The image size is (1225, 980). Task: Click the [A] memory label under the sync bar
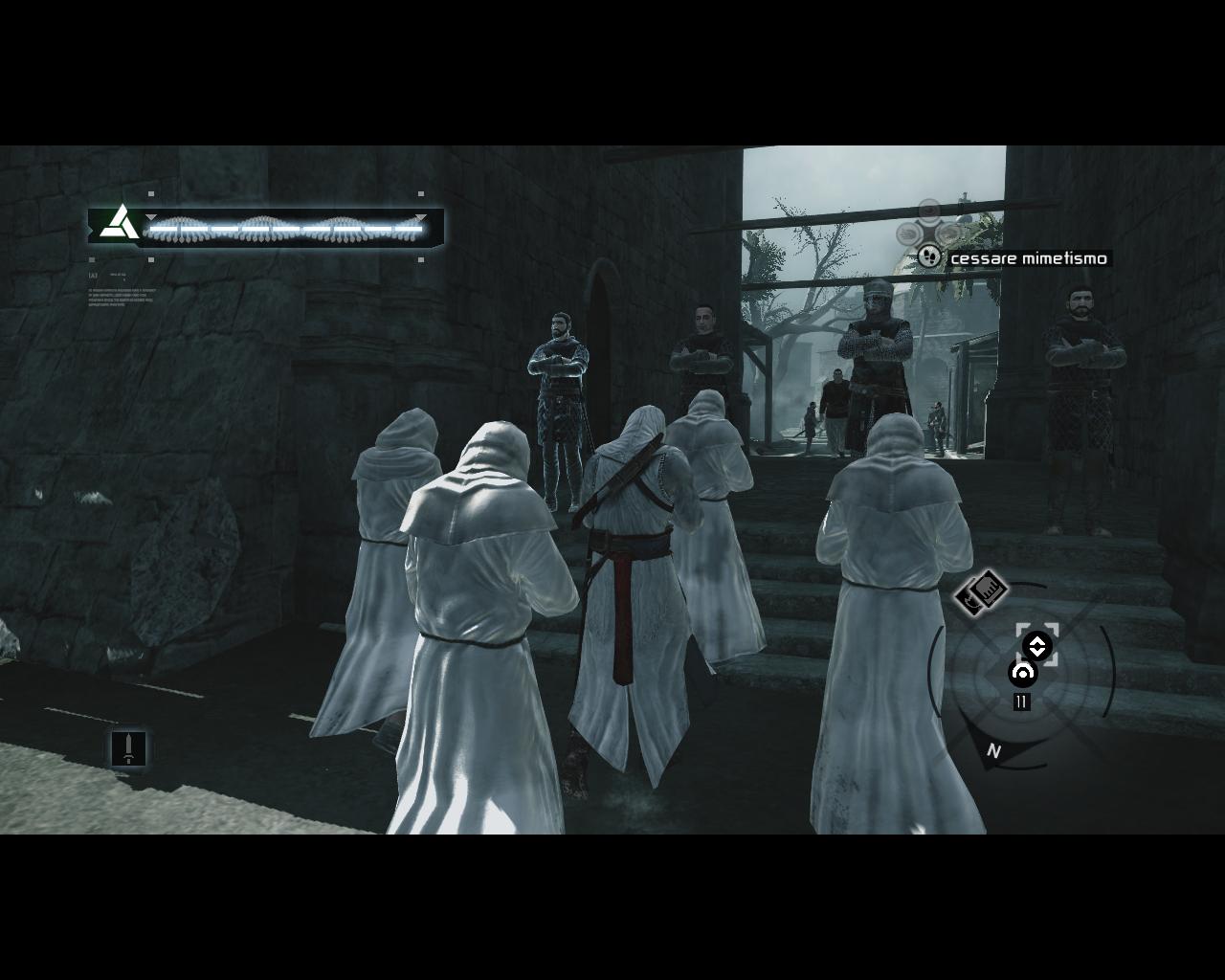coord(92,276)
